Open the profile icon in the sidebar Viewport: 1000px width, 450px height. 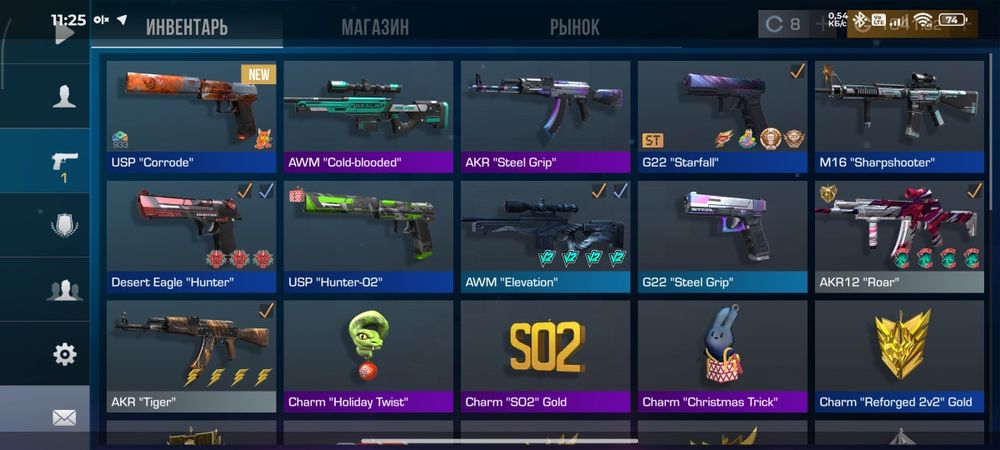tap(64, 96)
